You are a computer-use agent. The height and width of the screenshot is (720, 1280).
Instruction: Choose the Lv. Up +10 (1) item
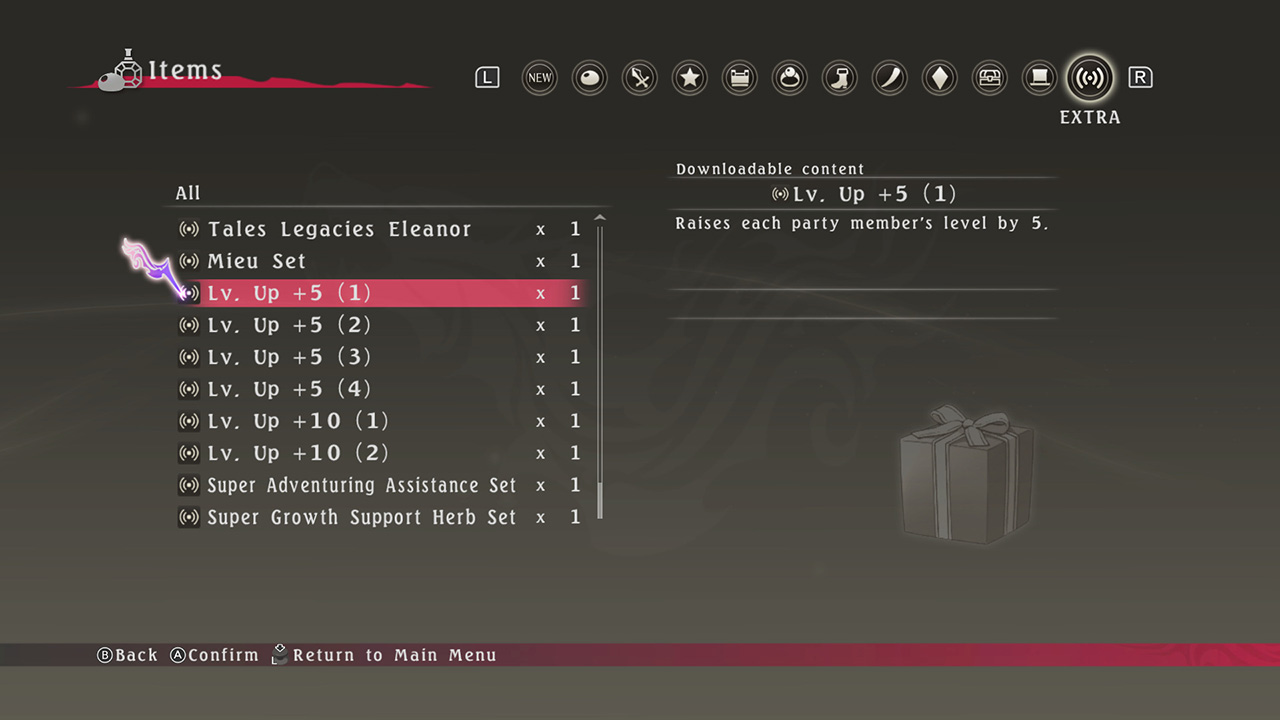point(298,421)
